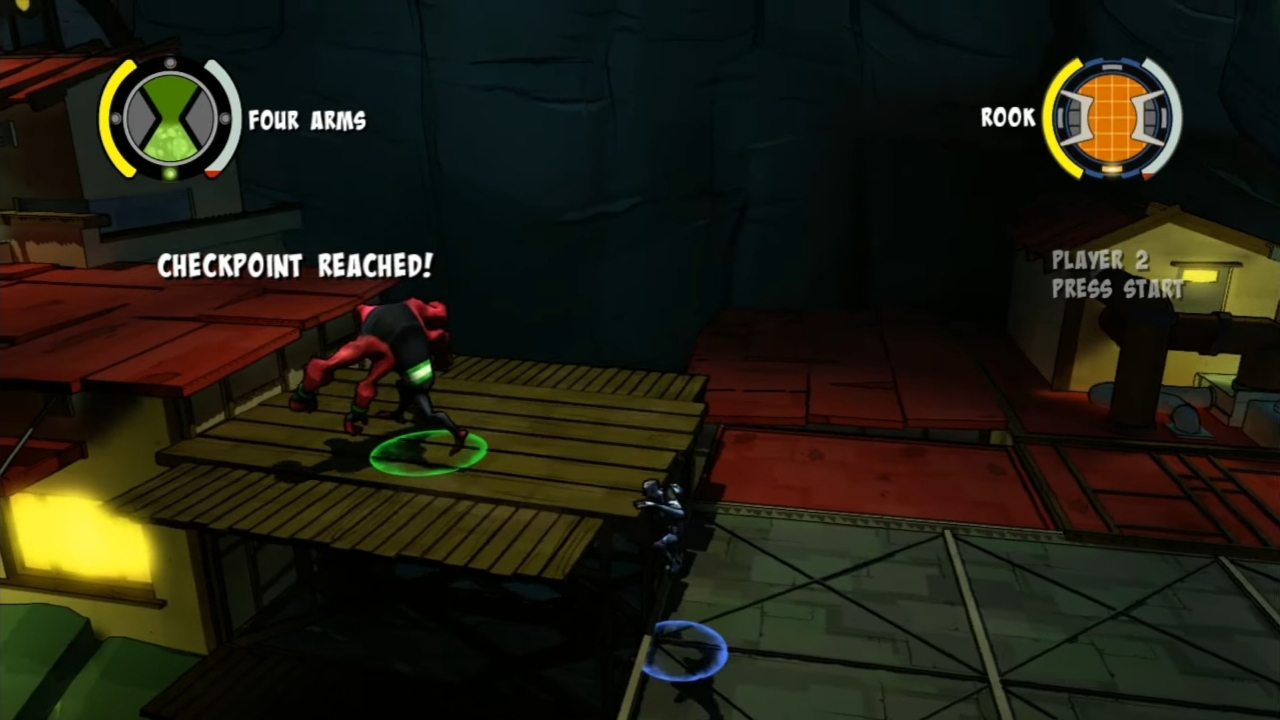Select Rook's orange Proto-Tool icon
The height and width of the screenshot is (720, 1280).
(1111, 117)
